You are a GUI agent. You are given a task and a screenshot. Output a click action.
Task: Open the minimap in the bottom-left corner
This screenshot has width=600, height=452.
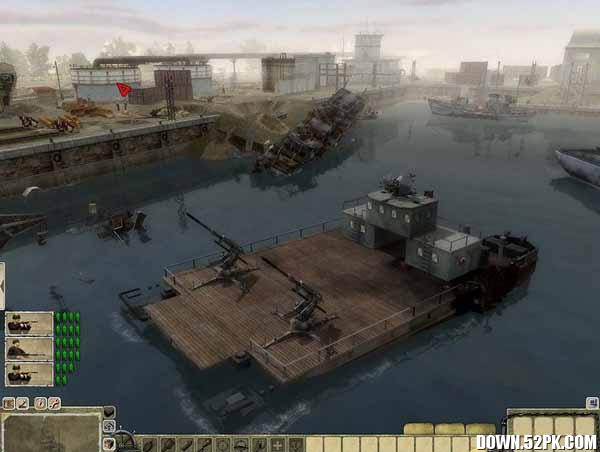coord(50,433)
